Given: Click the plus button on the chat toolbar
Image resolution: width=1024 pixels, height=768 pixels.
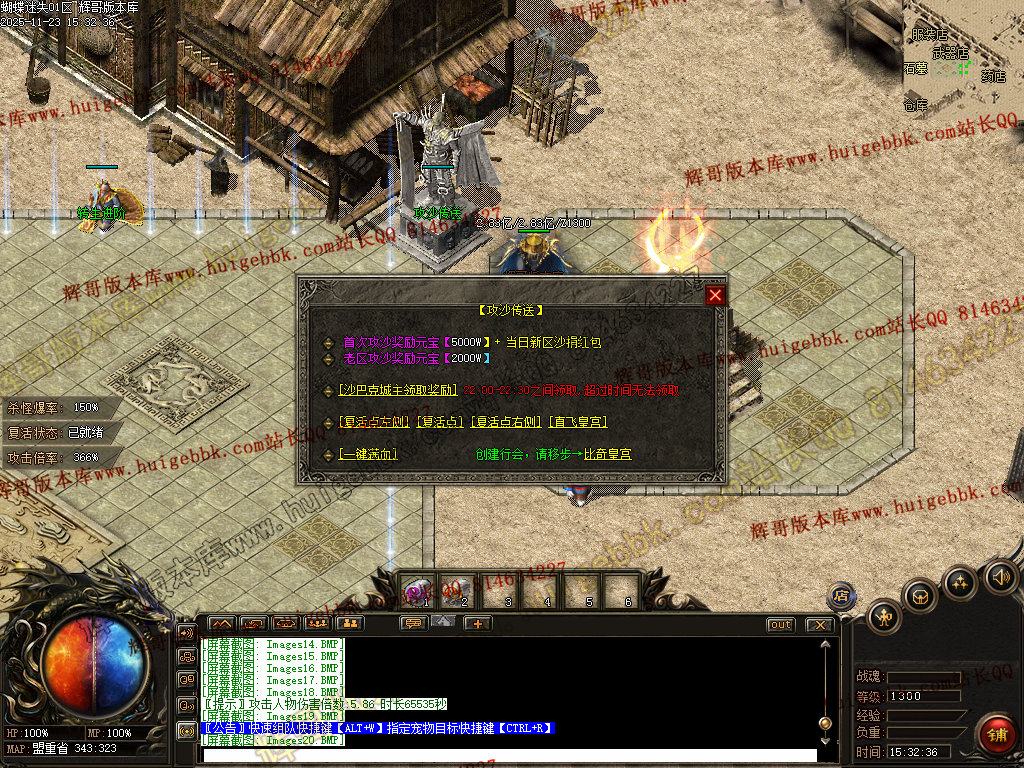Looking at the screenshot, I should (x=477, y=624).
